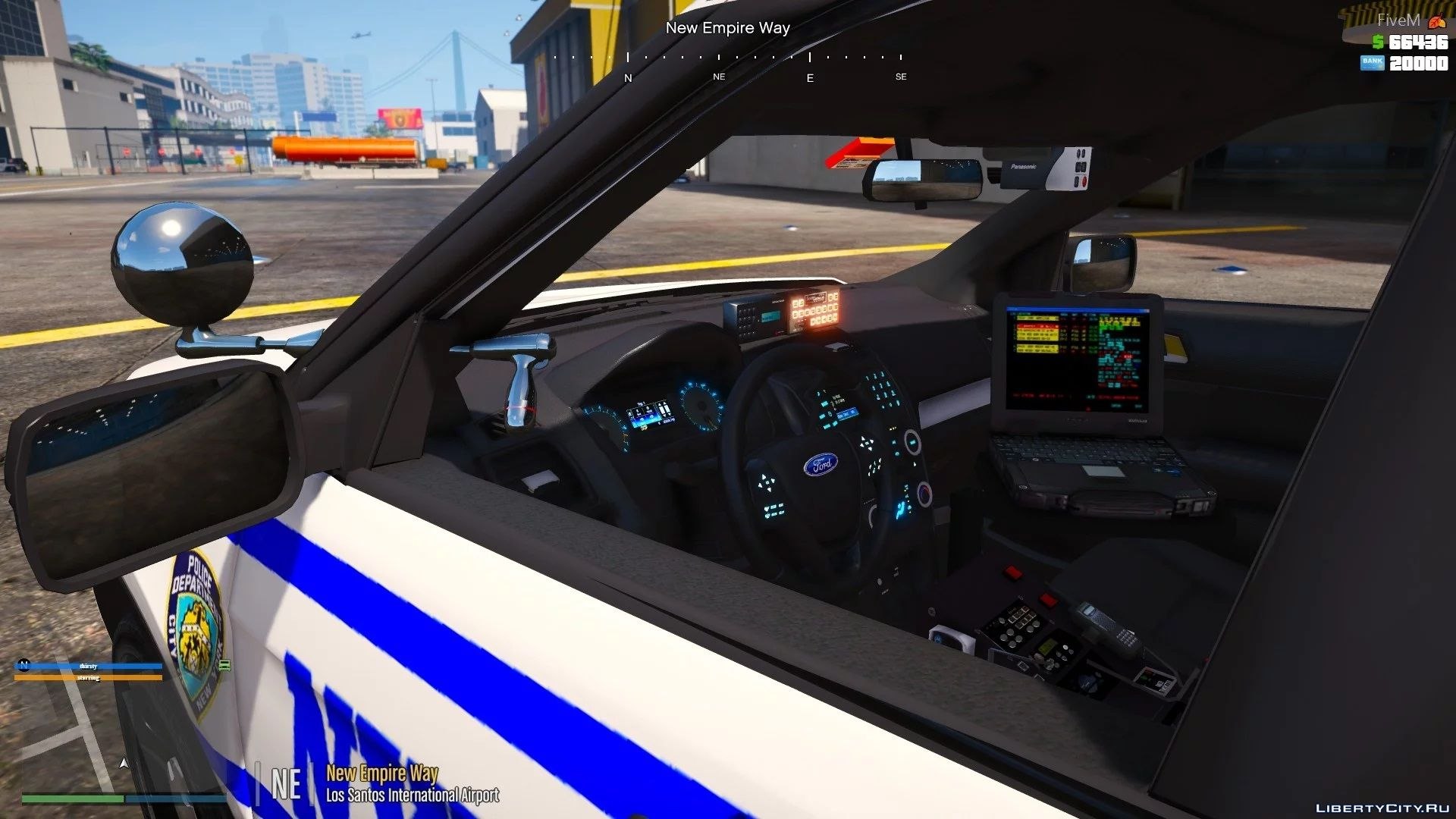Image resolution: width=1456 pixels, height=819 pixels.
Task: Click the blue bank card icon
Action: click(1372, 63)
